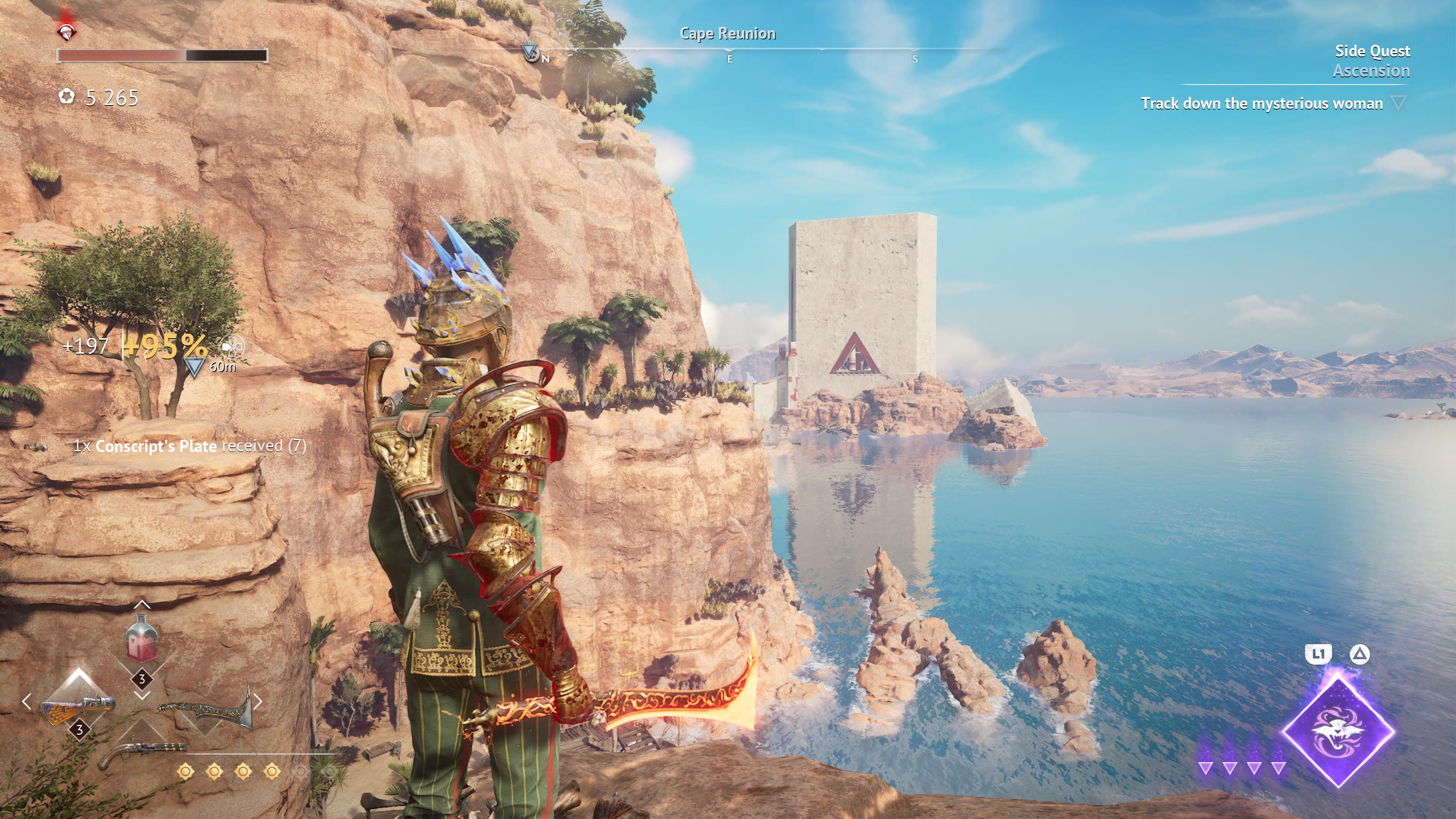Click the left arrow beside the musket
Viewport: 1456px width, 819px height.
click(27, 702)
